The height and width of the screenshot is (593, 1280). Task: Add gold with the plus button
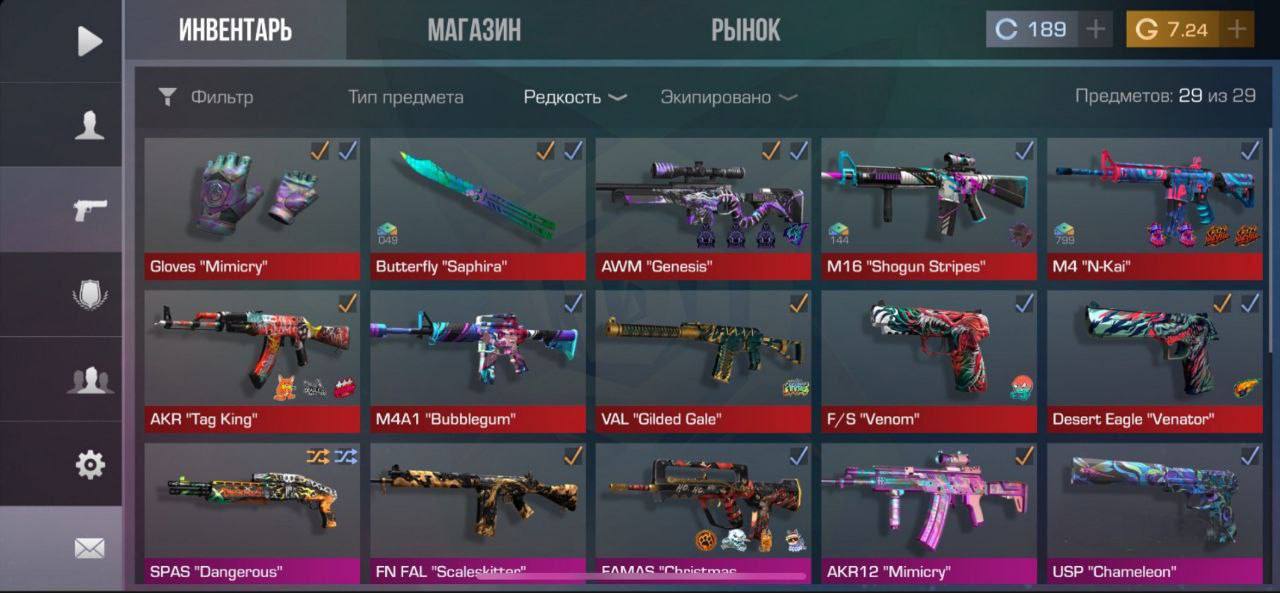click(1237, 30)
